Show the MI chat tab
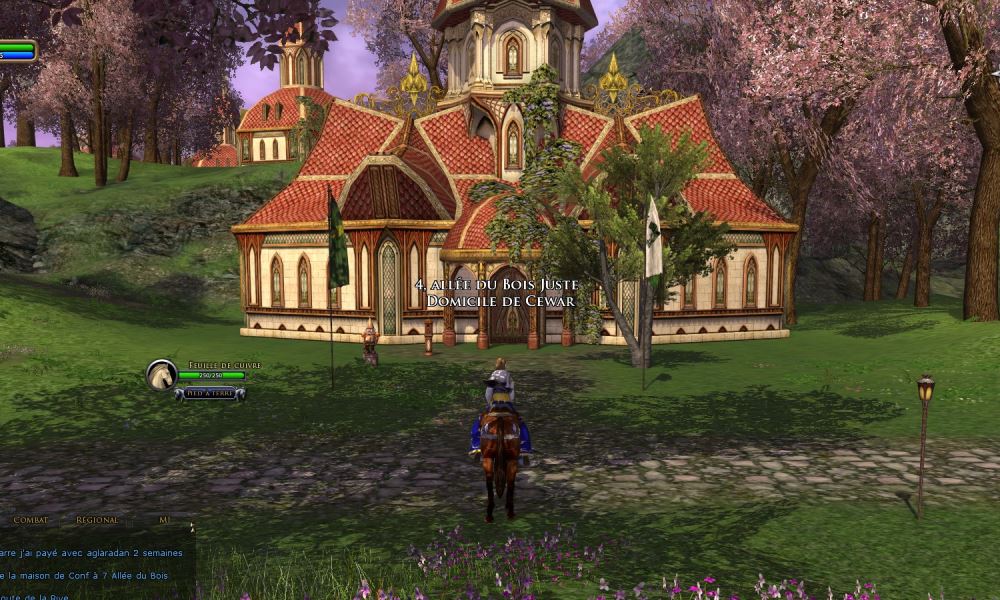Viewport: 1000px width, 600px height. [x=164, y=520]
